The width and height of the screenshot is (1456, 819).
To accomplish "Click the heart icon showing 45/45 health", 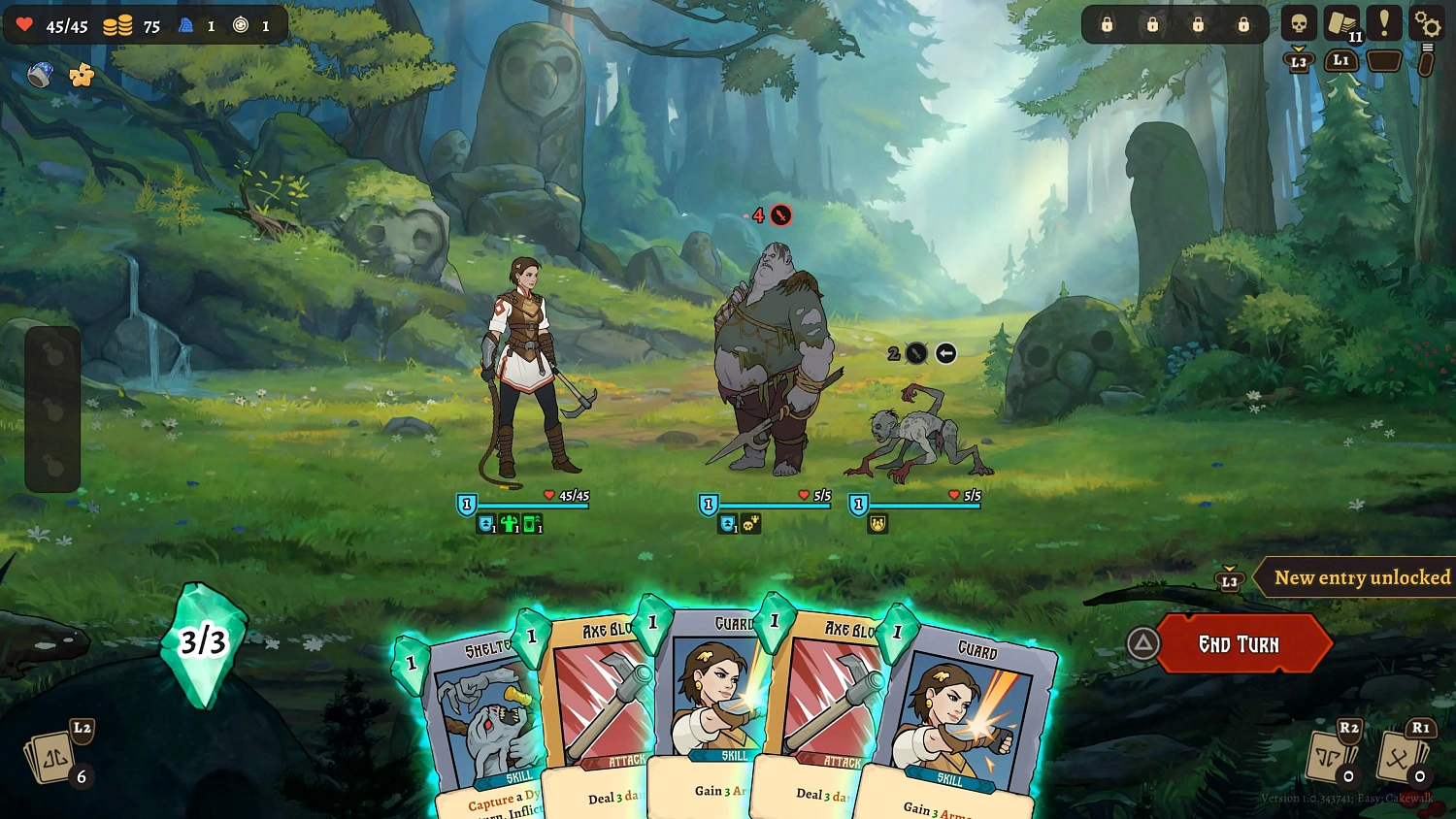I will tap(26, 26).
